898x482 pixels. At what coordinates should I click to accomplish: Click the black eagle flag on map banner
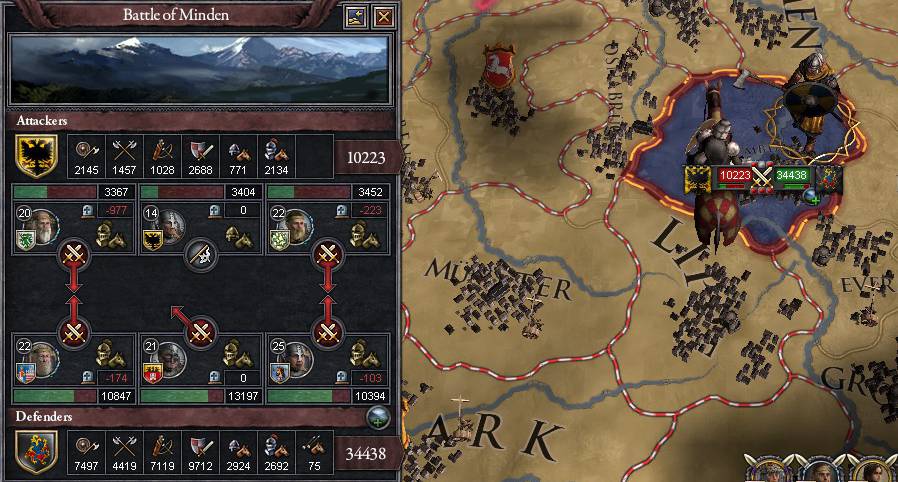pos(698,177)
